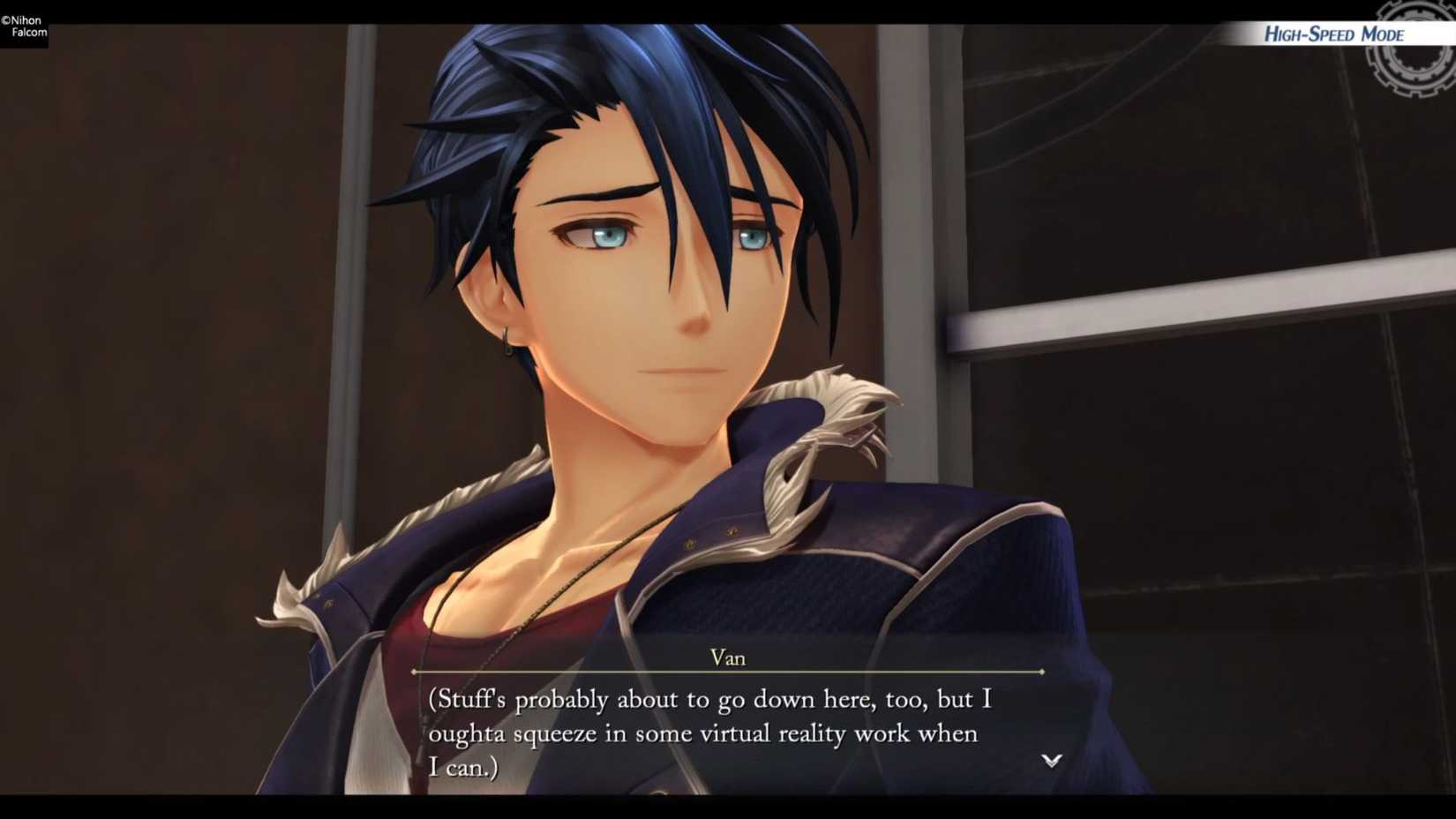
Task: Click Van's eye in the portrait
Action: pos(609,238)
